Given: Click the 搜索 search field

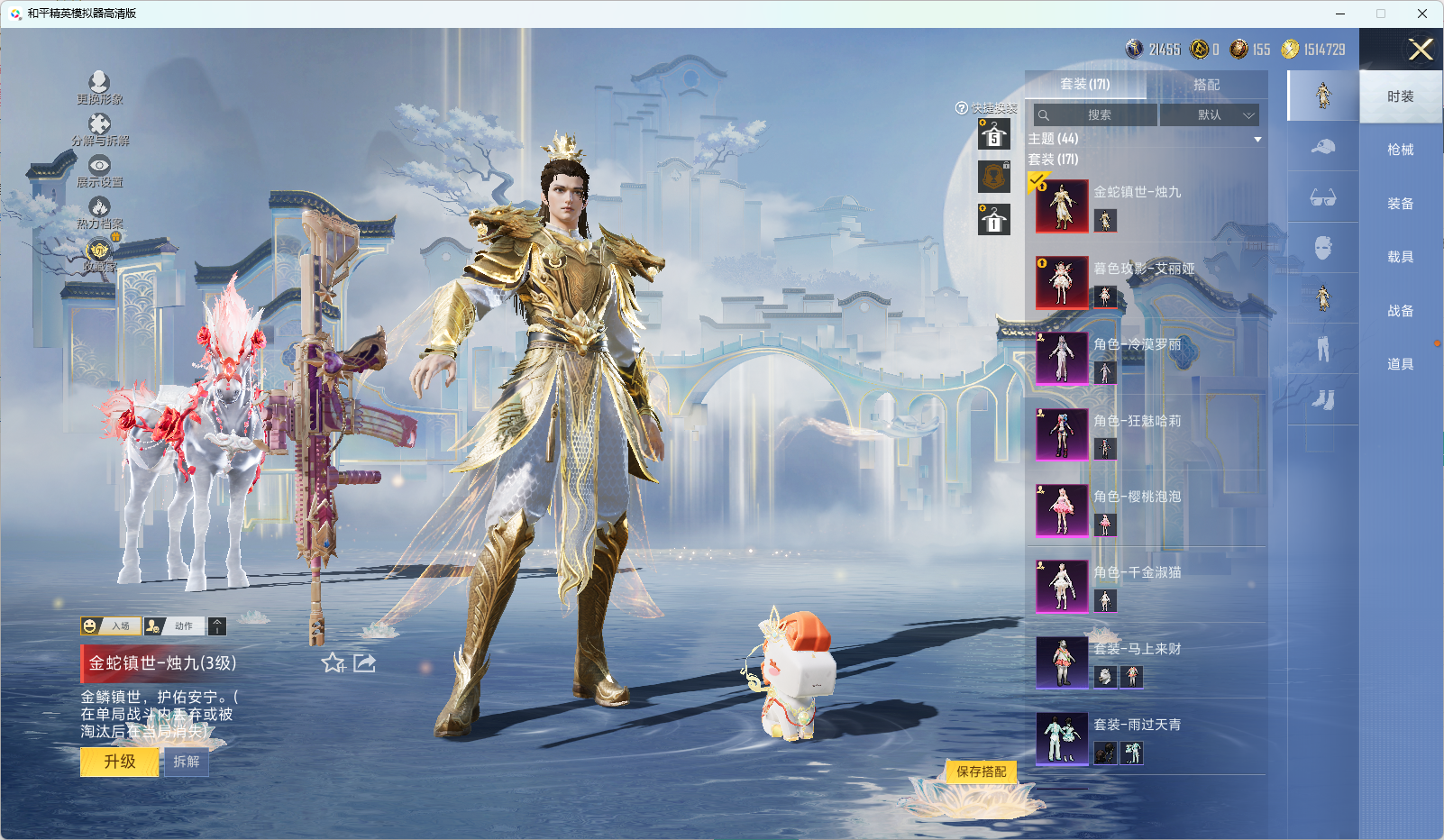Looking at the screenshot, I should [x=1097, y=115].
